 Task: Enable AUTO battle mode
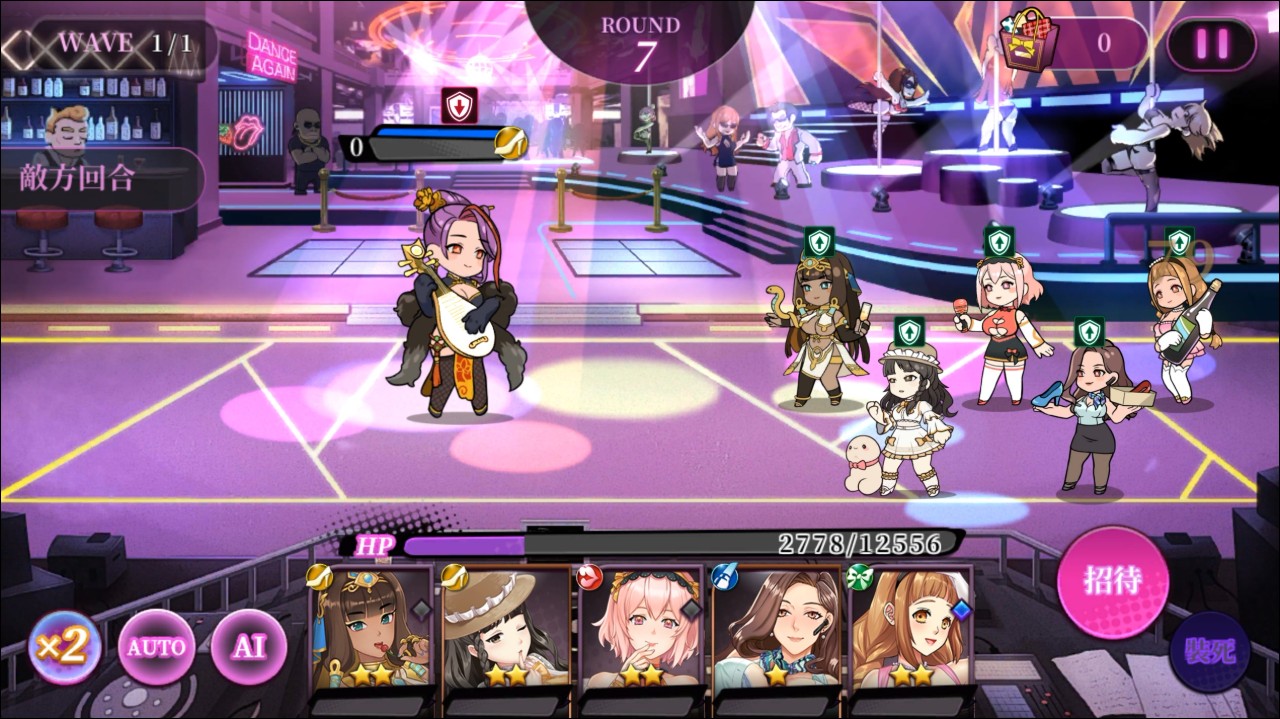coord(154,647)
